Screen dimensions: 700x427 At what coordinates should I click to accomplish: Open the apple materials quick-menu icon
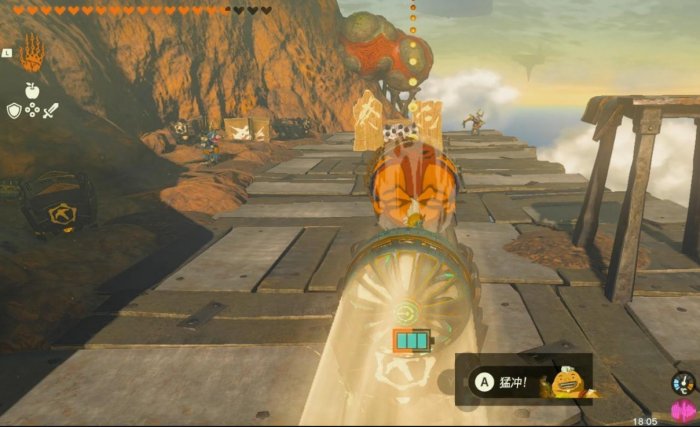[x=31, y=91]
